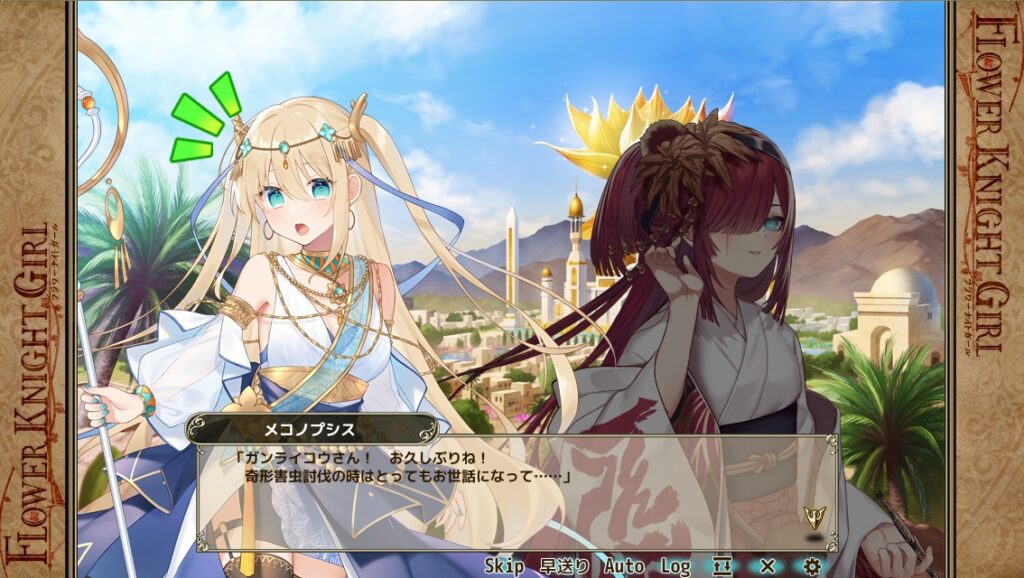Open settings via the gear icon

pos(812,566)
